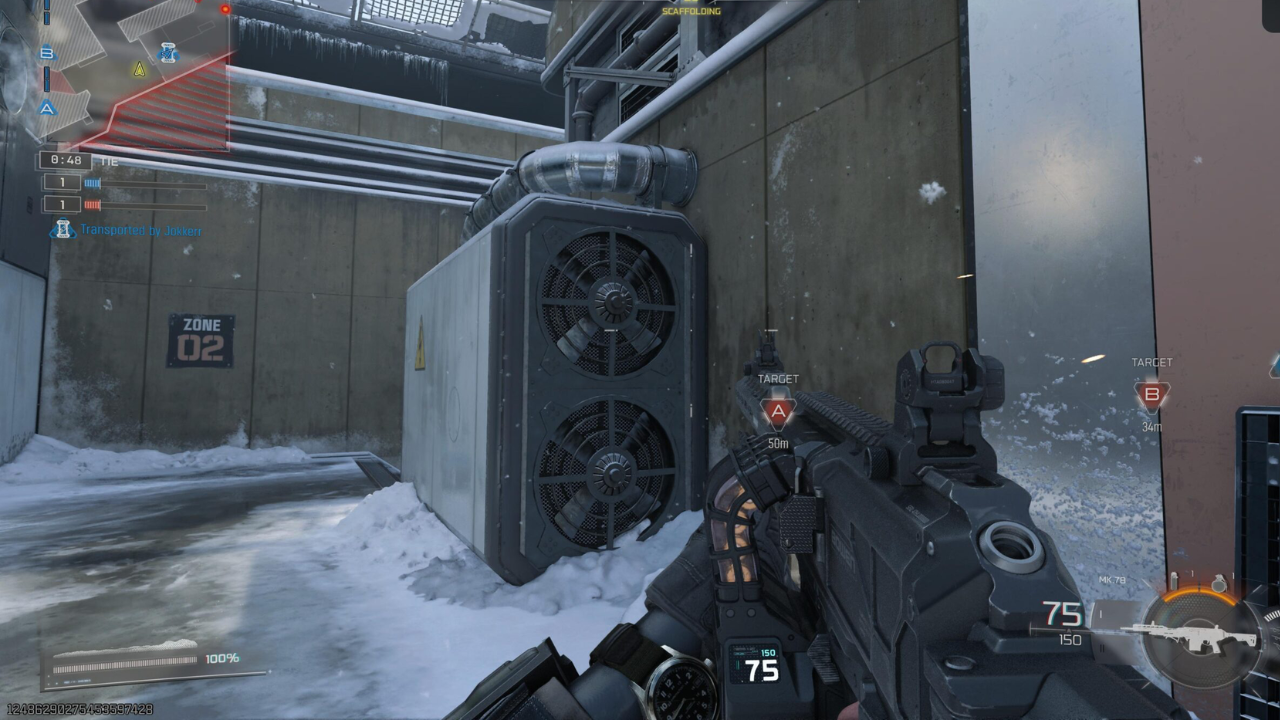1280x720 pixels.
Task: Click the A bomb site on minimap
Action: click(x=47, y=108)
